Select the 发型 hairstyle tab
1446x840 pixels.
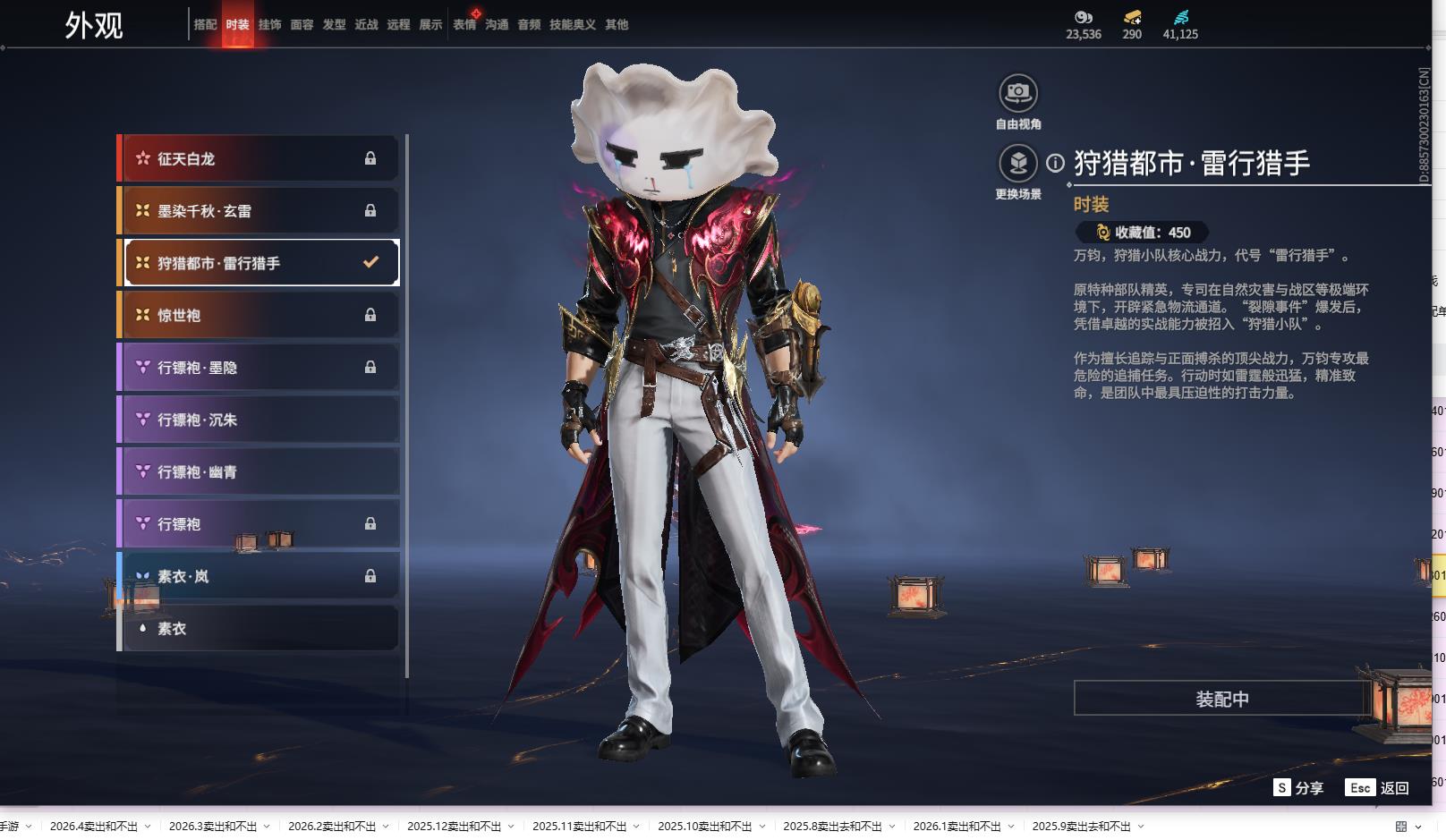pyautogui.click(x=334, y=25)
